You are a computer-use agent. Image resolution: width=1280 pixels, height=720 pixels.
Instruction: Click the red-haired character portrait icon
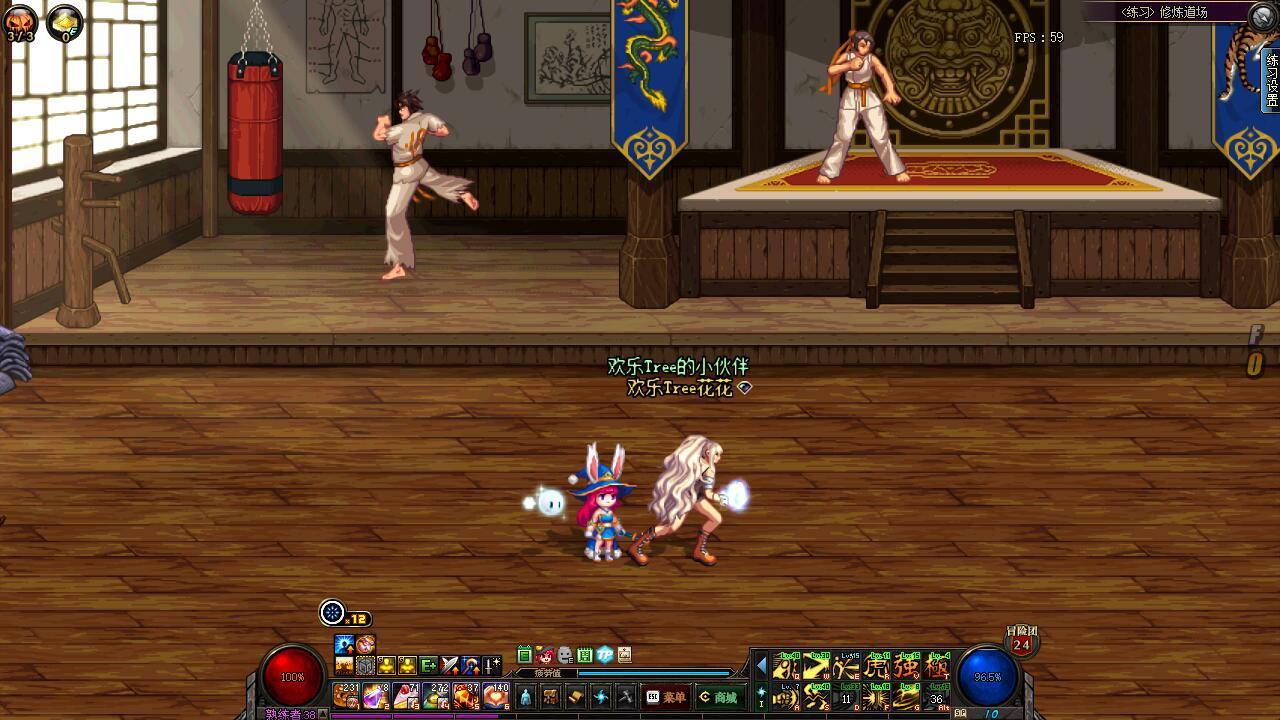545,655
